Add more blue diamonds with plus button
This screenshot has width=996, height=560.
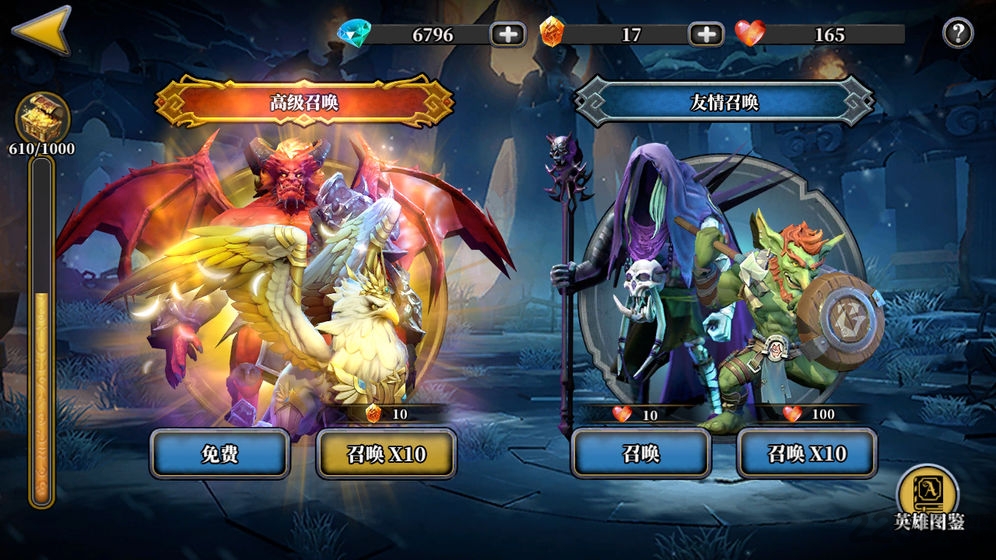[508, 34]
